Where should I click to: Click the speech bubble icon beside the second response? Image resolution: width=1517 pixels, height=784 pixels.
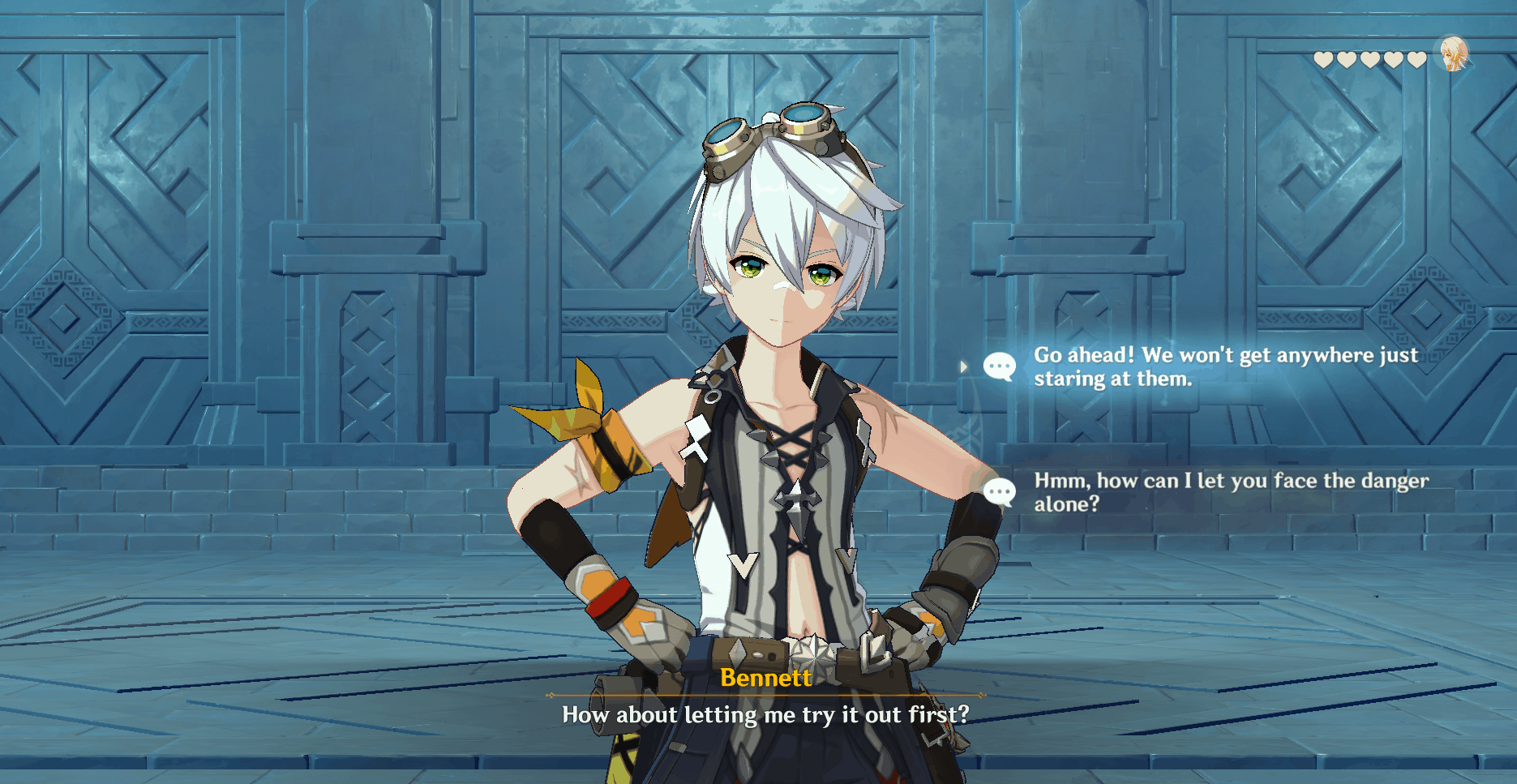tap(1001, 490)
